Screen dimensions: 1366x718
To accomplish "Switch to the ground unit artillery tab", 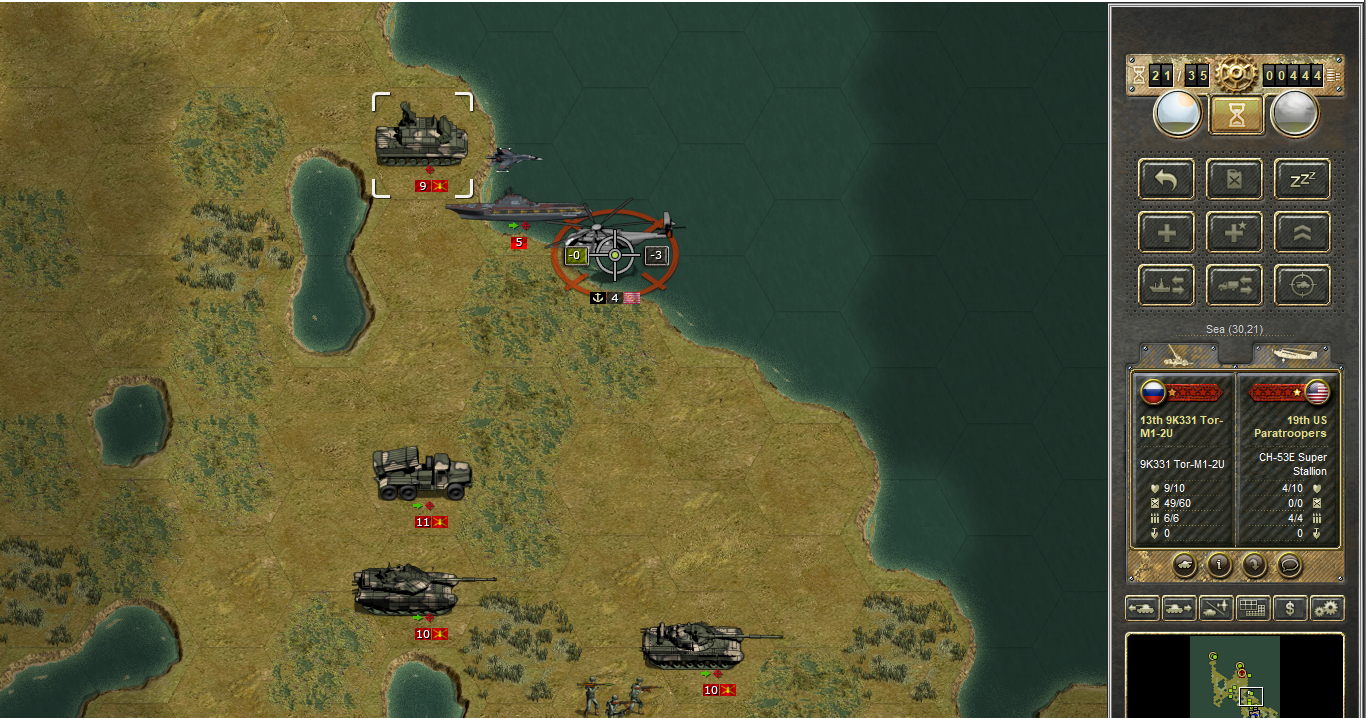I will point(1180,355).
